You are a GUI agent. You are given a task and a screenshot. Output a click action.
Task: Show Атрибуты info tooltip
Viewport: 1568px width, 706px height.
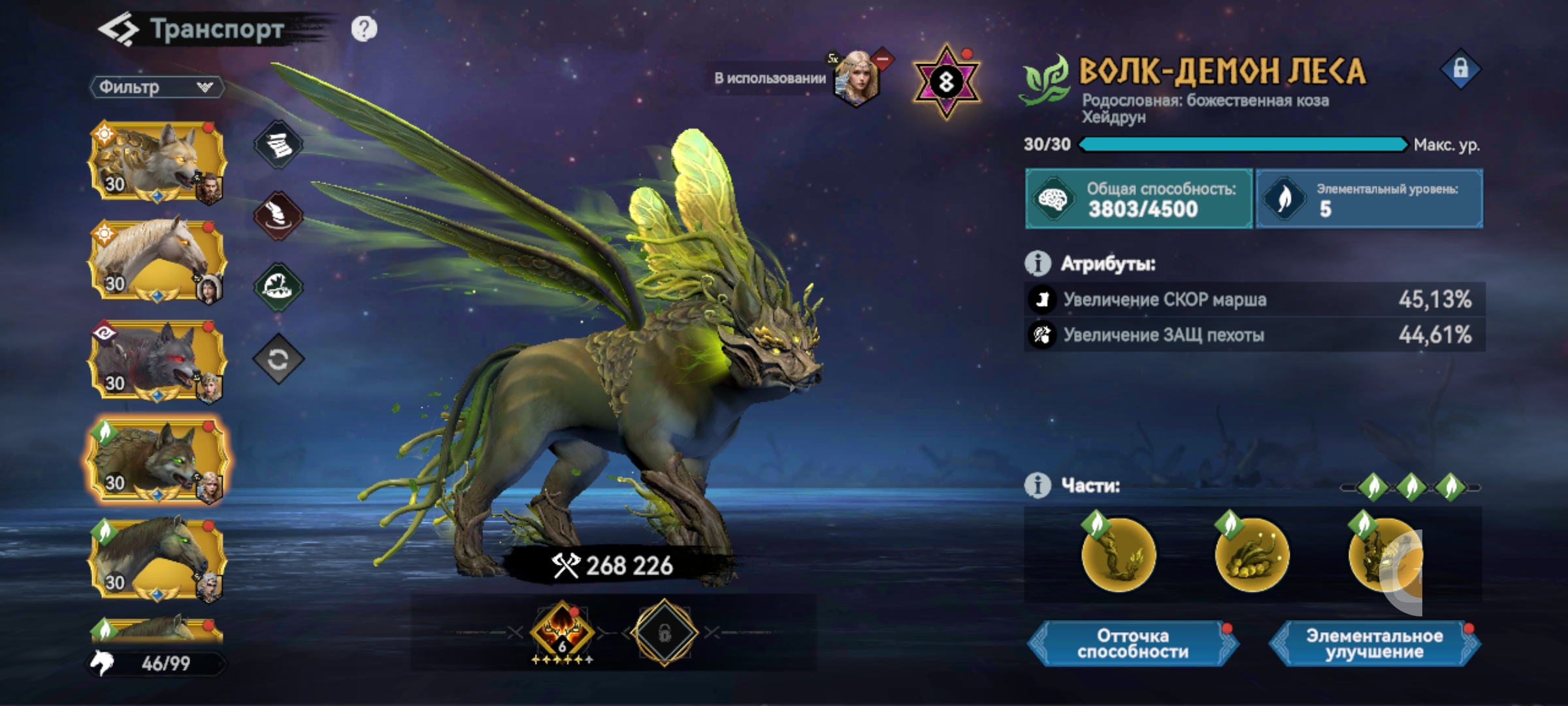point(1037,263)
